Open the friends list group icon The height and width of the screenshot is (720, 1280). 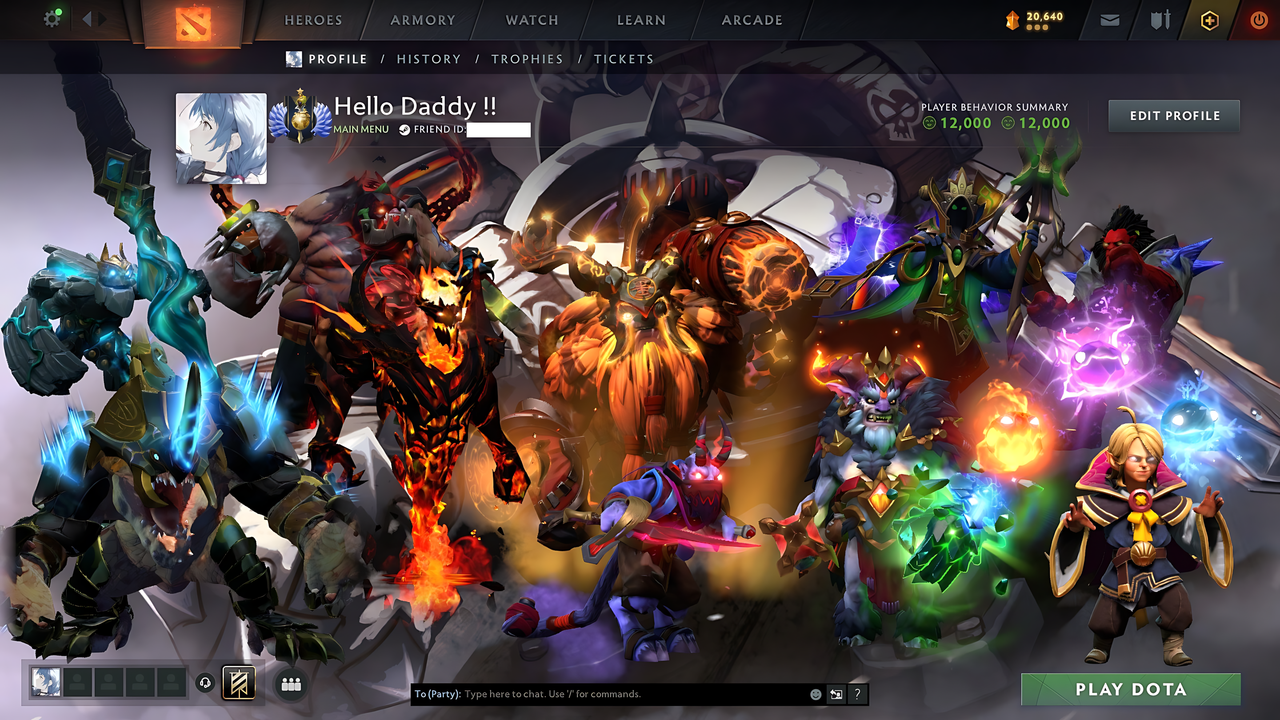point(290,683)
